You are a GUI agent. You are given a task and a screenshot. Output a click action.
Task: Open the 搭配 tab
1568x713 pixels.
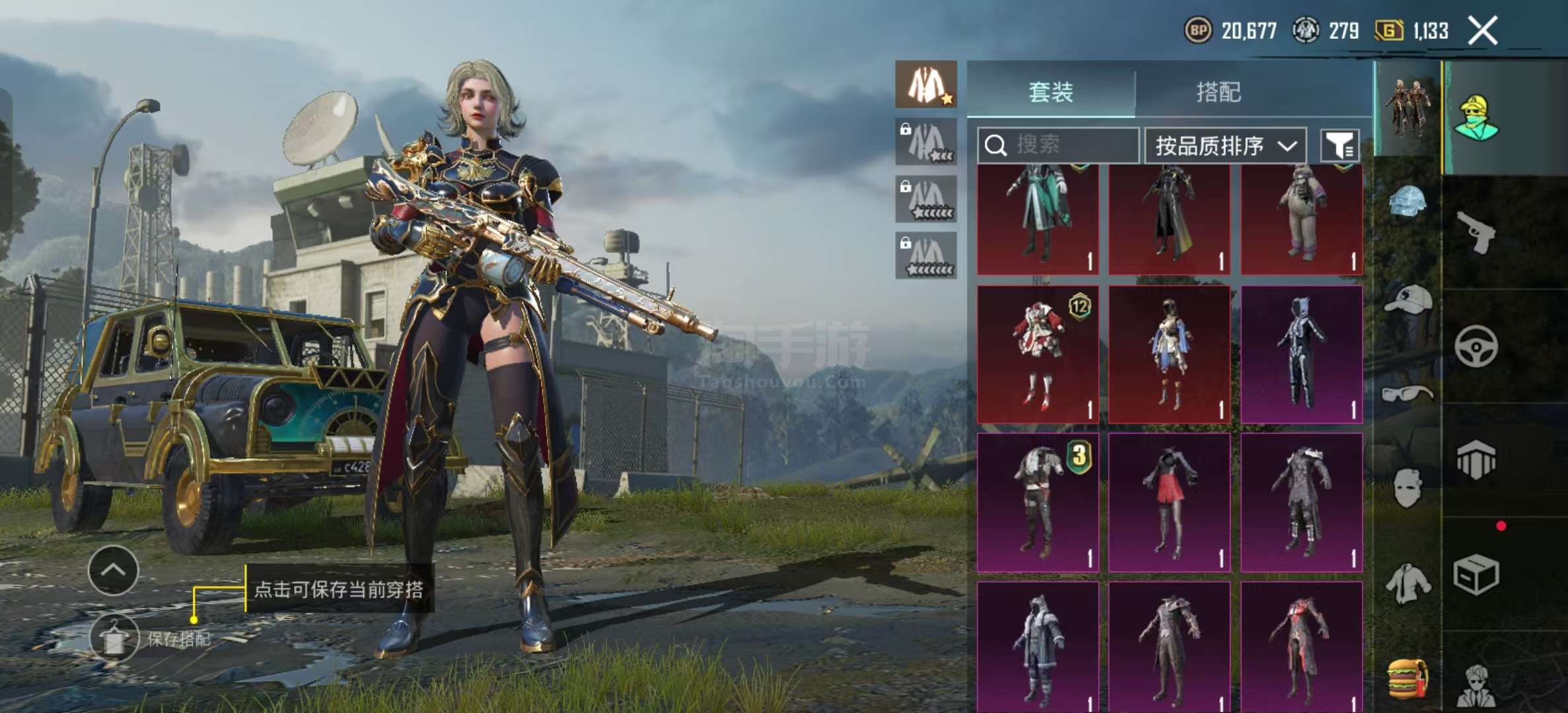tap(1219, 92)
